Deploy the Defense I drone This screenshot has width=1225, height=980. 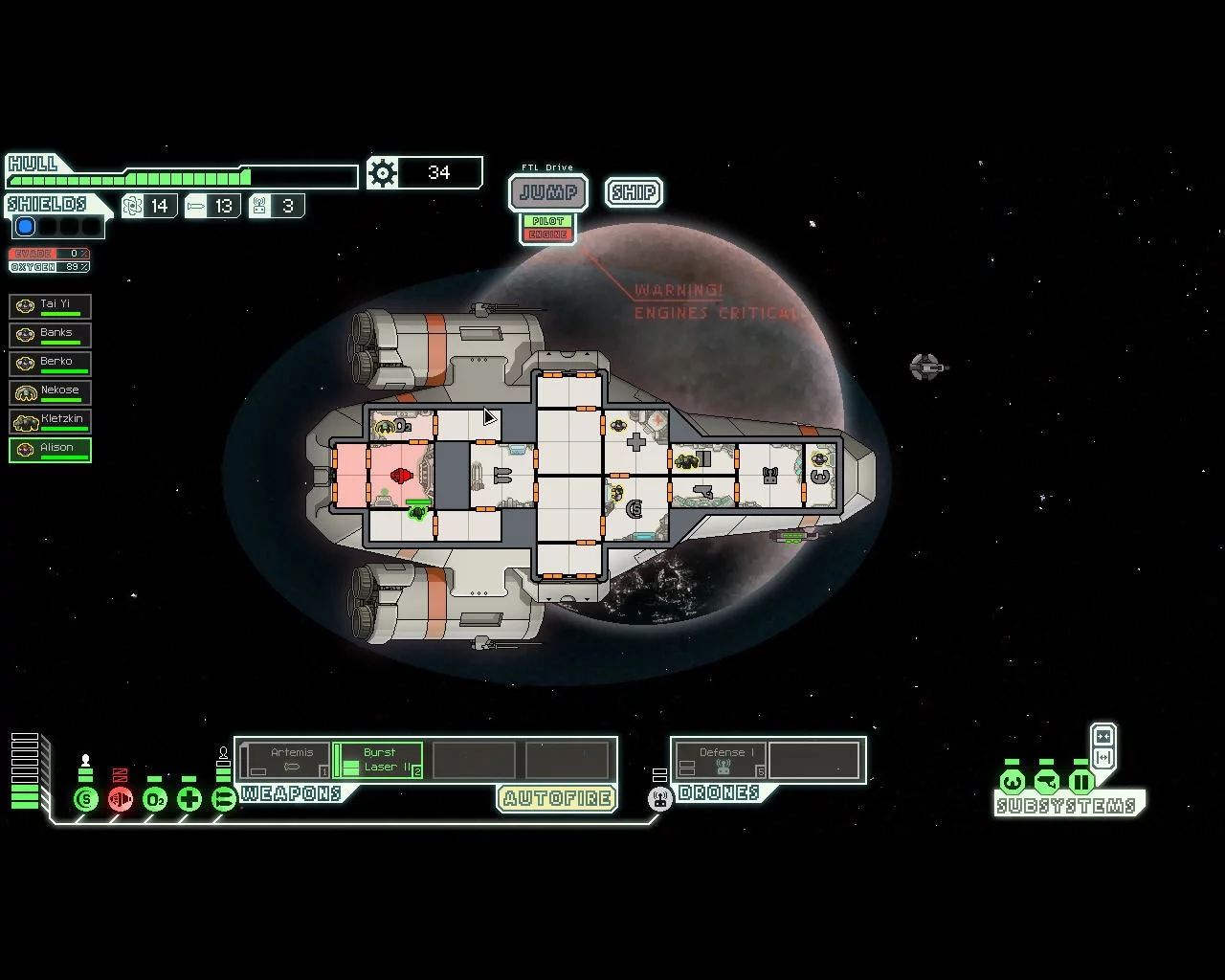[x=721, y=761]
